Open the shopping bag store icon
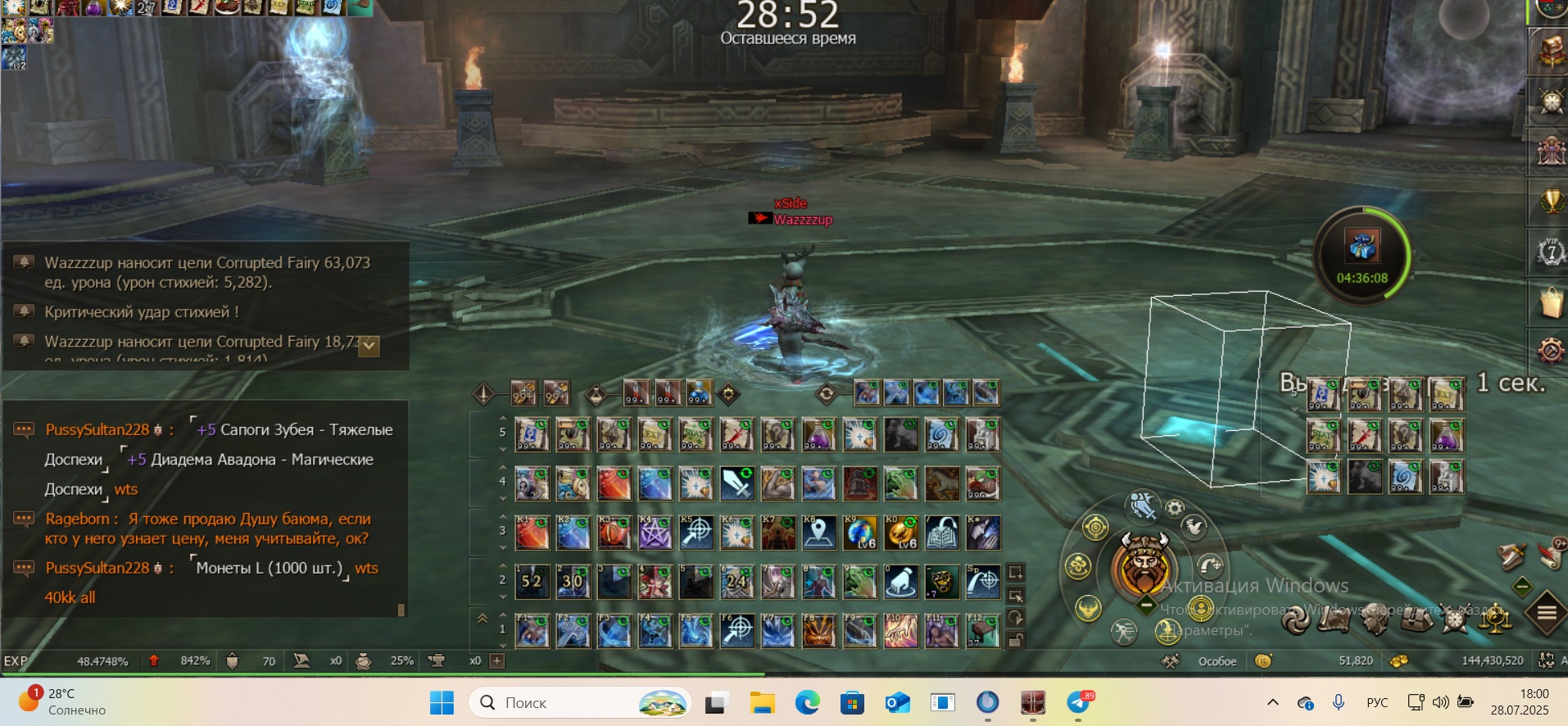 pyautogui.click(x=1551, y=302)
